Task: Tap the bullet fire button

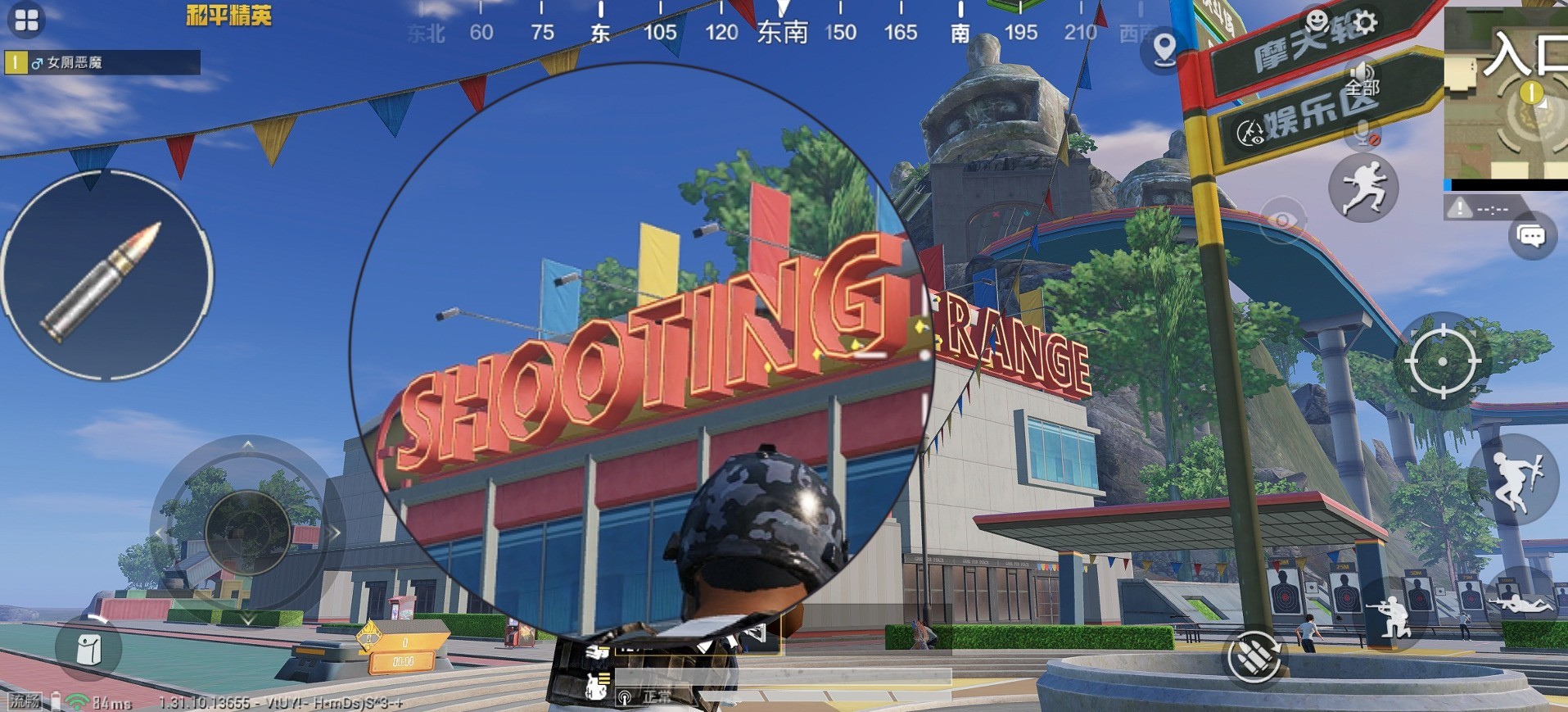Action: click(106, 275)
